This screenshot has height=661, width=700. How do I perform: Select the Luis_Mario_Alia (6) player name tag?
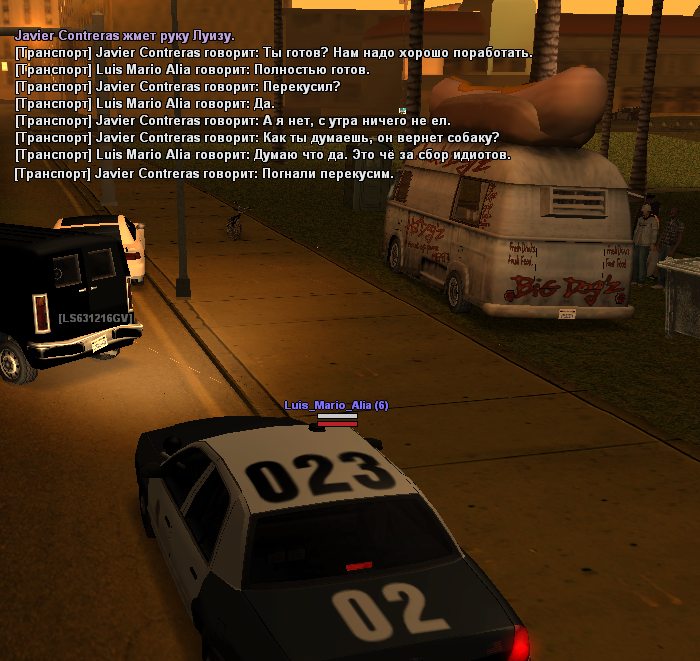click(x=336, y=405)
